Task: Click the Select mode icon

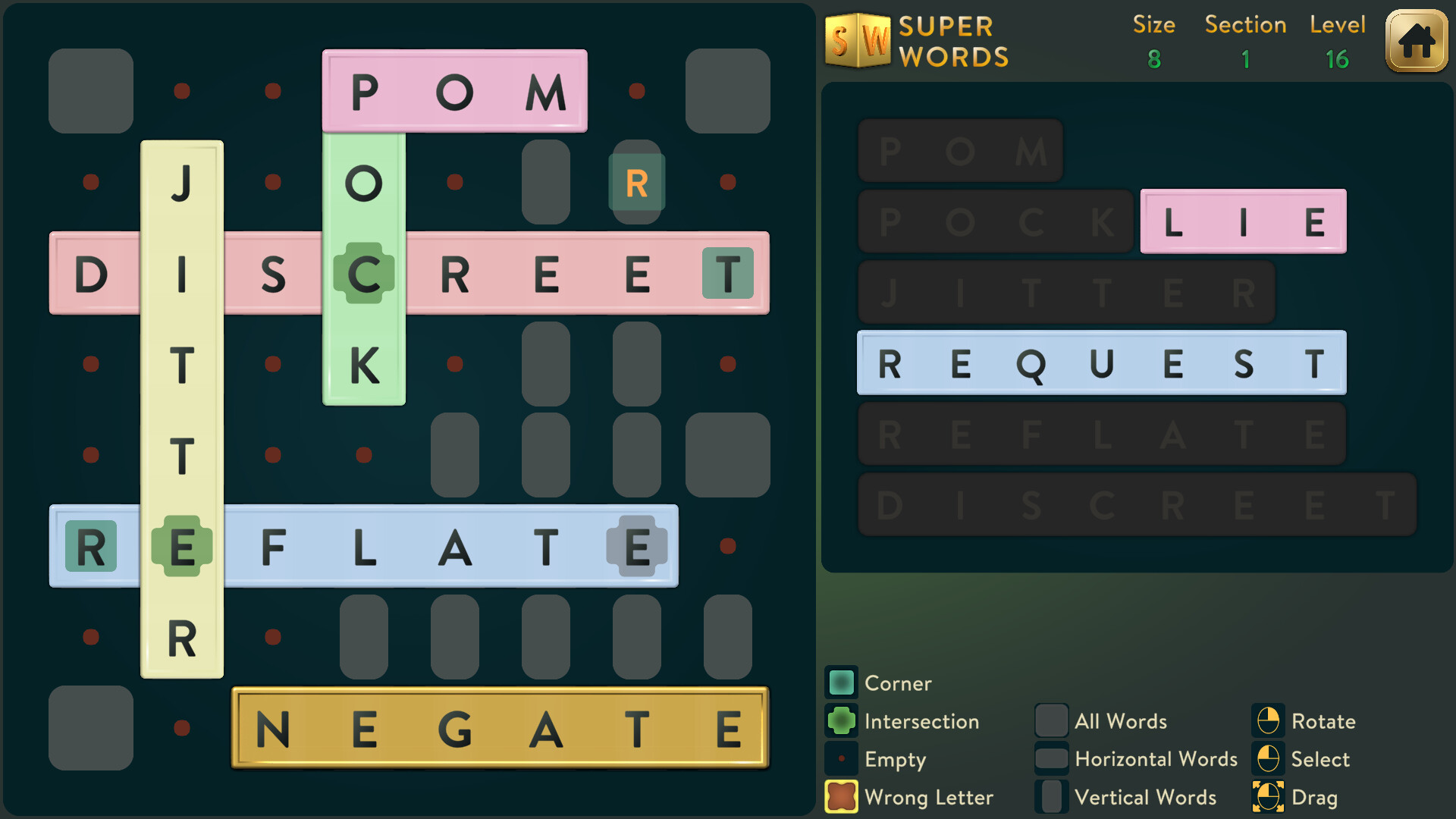Action: point(1269,759)
